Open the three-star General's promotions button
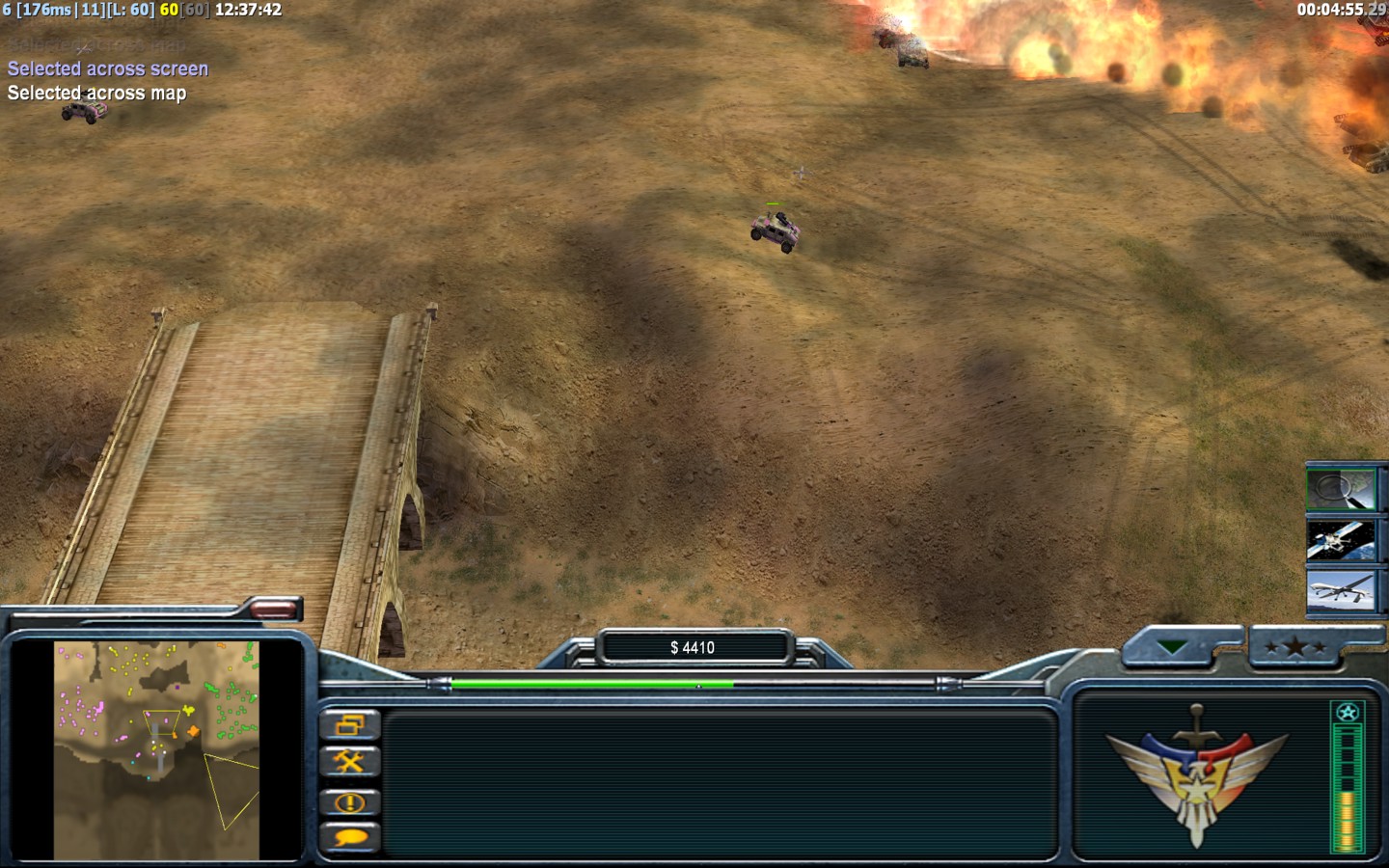The height and width of the screenshot is (868, 1389). (1296, 647)
